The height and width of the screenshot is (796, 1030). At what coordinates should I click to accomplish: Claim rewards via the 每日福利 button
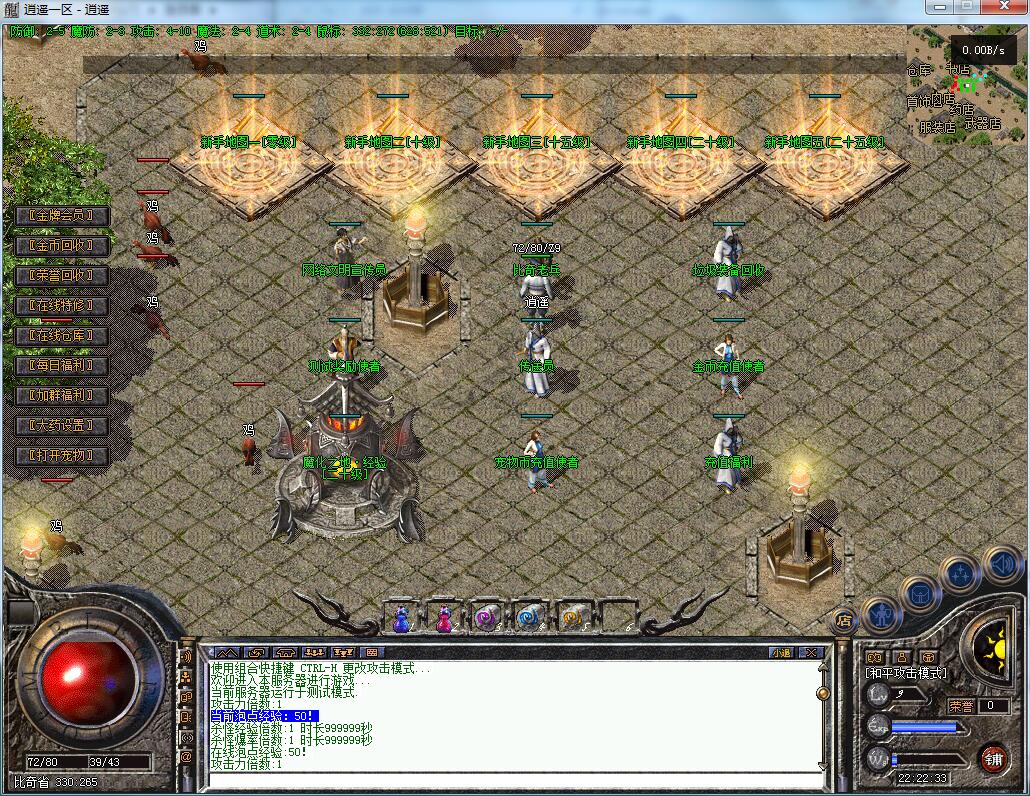(x=62, y=366)
